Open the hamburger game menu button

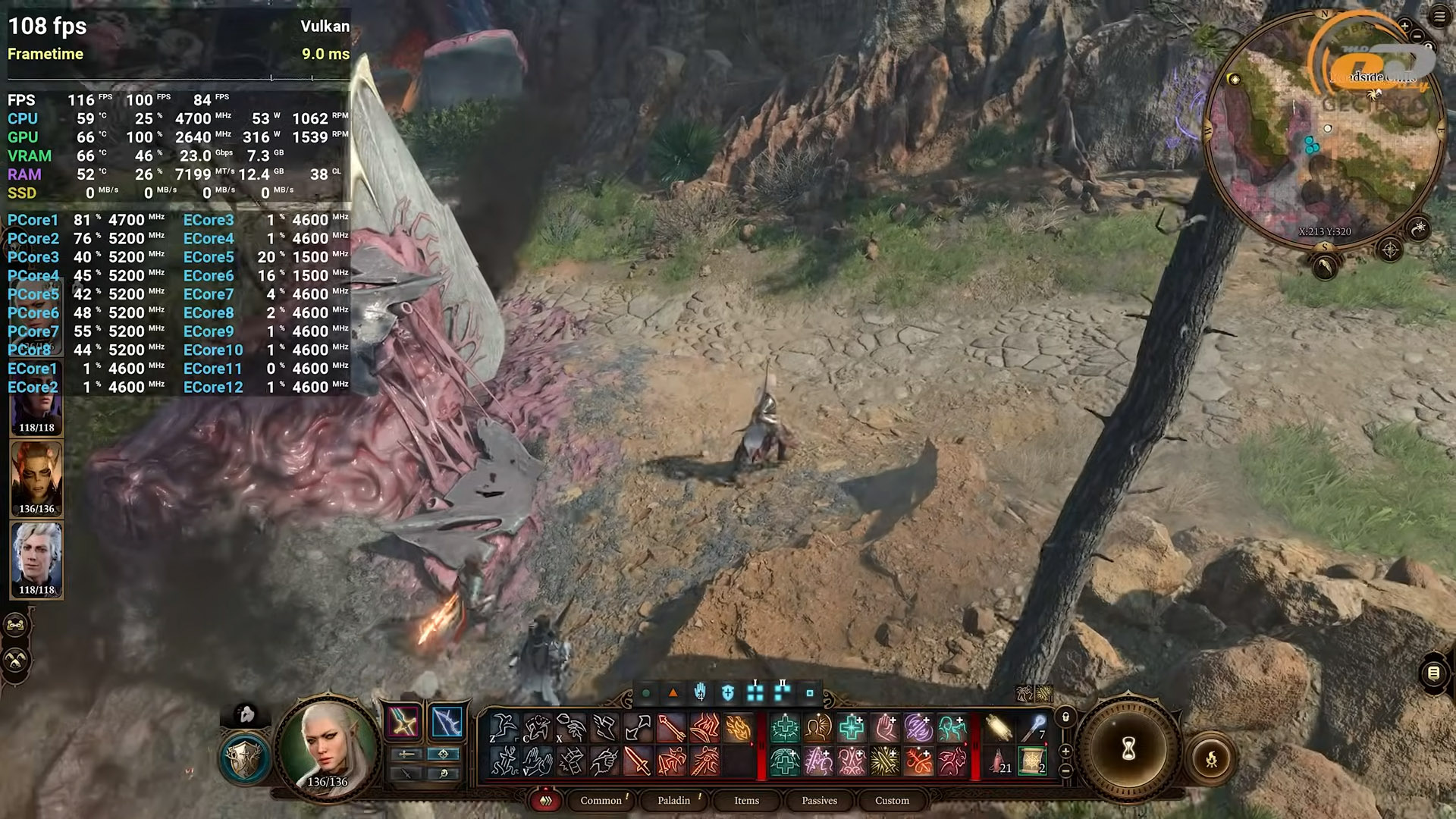pyautogui.click(x=1439, y=17)
